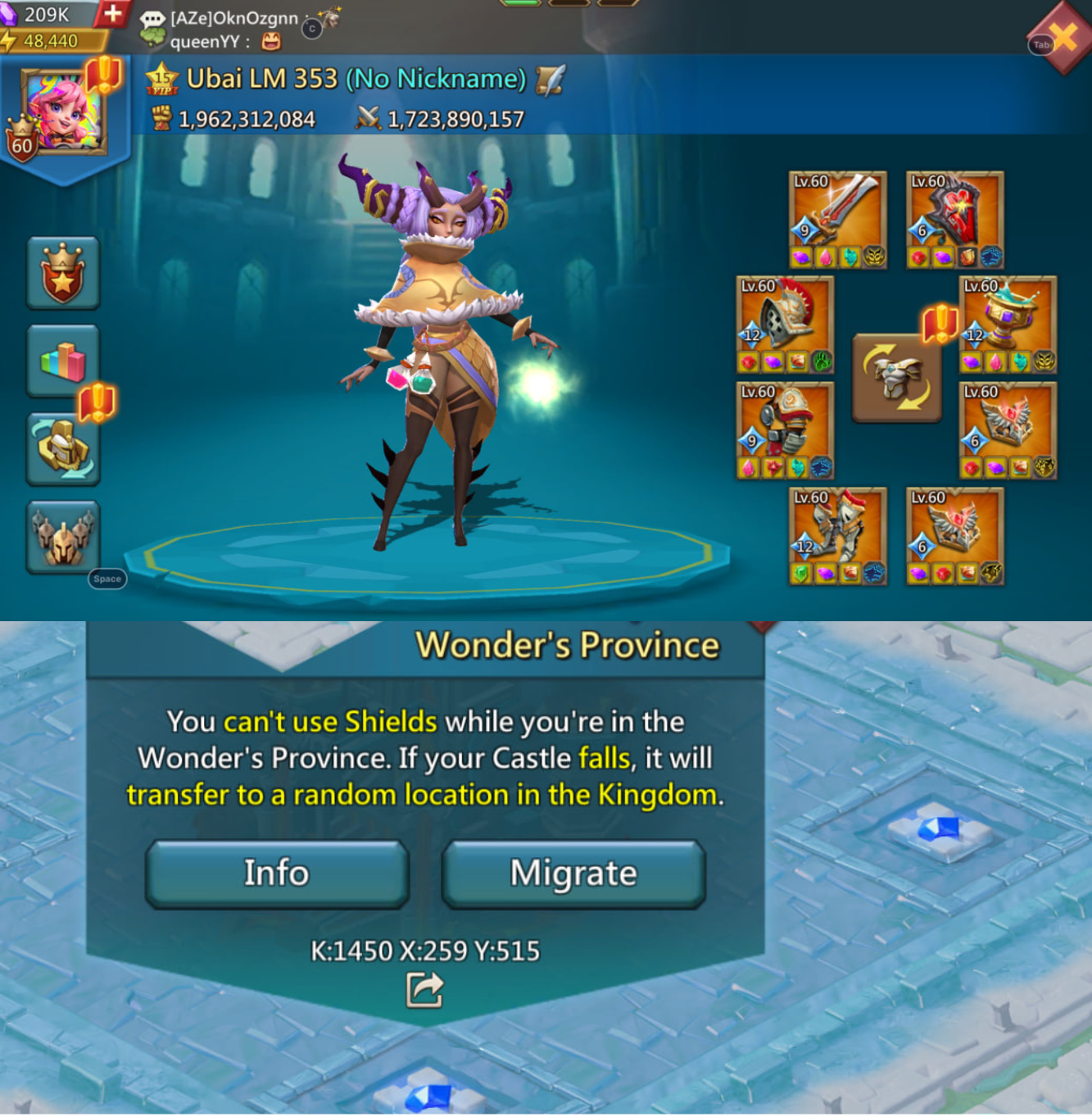
Task: Open the VIP 15 star badge
Action: [x=161, y=79]
